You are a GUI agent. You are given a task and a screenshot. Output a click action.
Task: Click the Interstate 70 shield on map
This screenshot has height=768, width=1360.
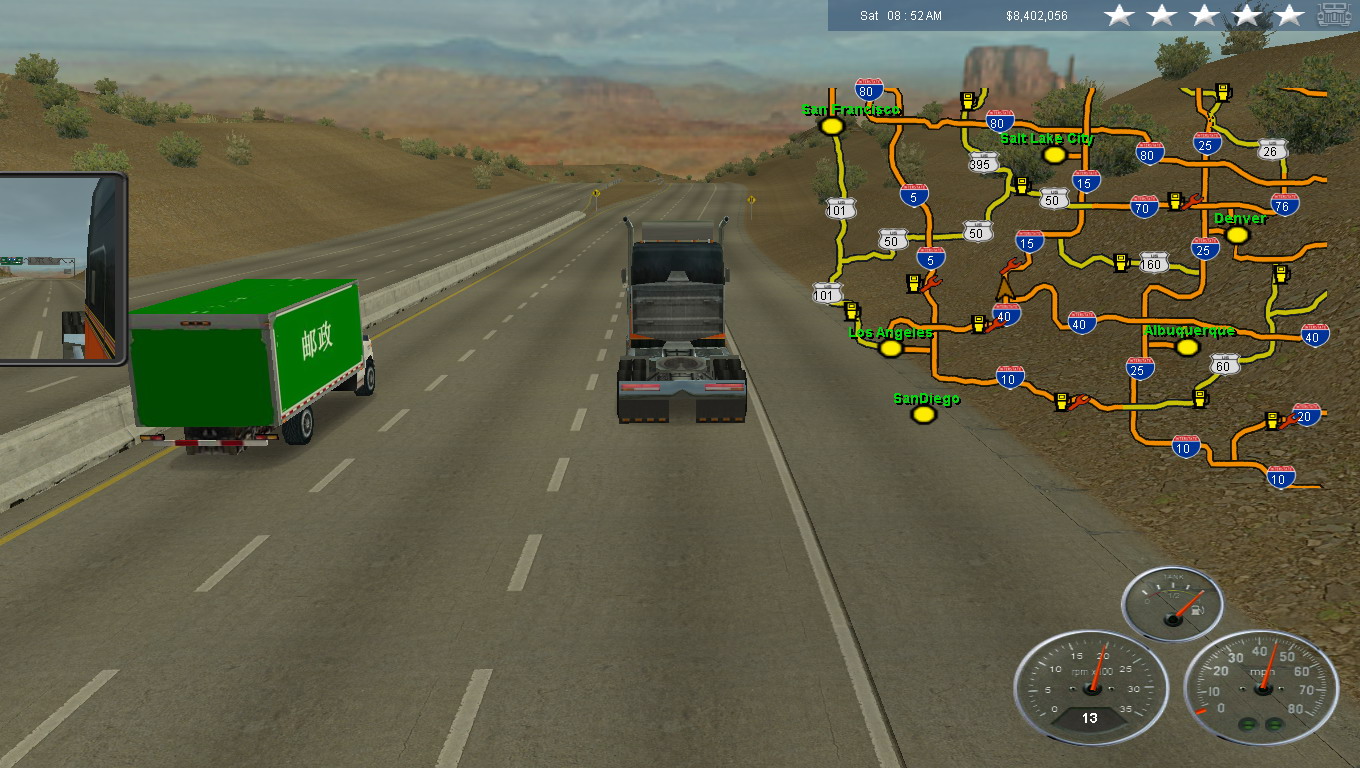click(1144, 206)
